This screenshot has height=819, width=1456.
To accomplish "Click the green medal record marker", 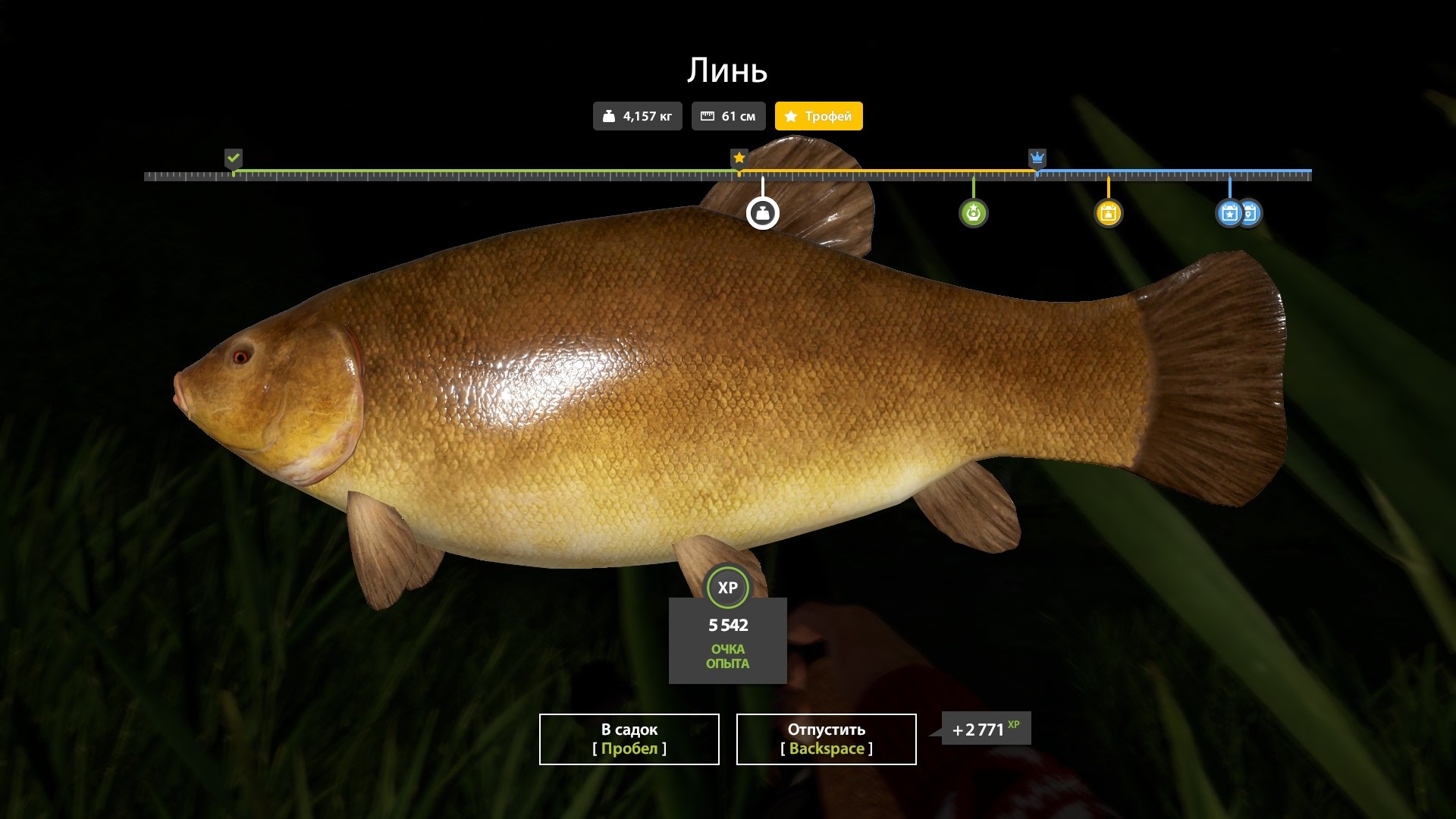I will [973, 213].
